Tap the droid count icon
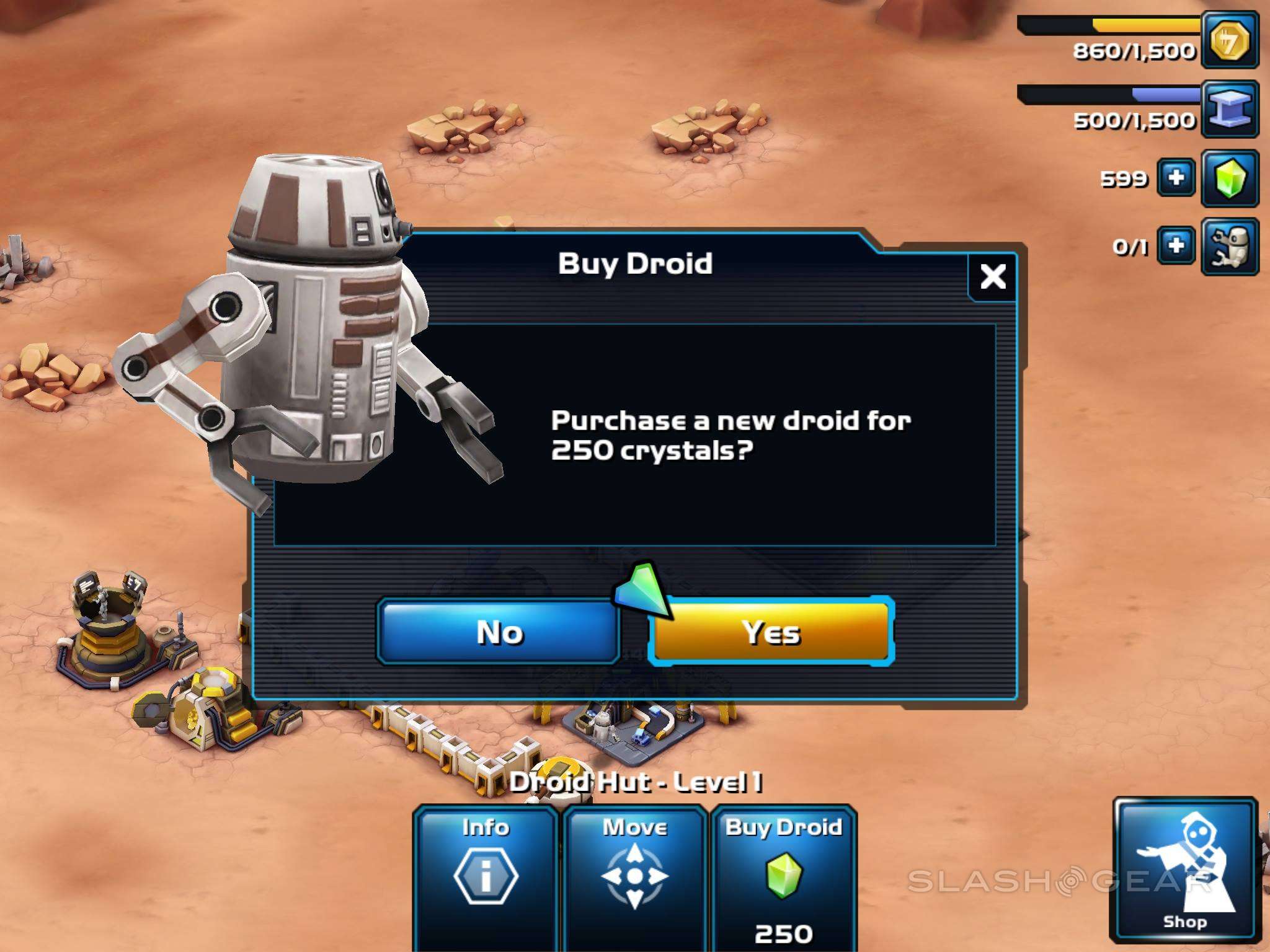The height and width of the screenshot is (952, 1270). [x=1230, y=246]
